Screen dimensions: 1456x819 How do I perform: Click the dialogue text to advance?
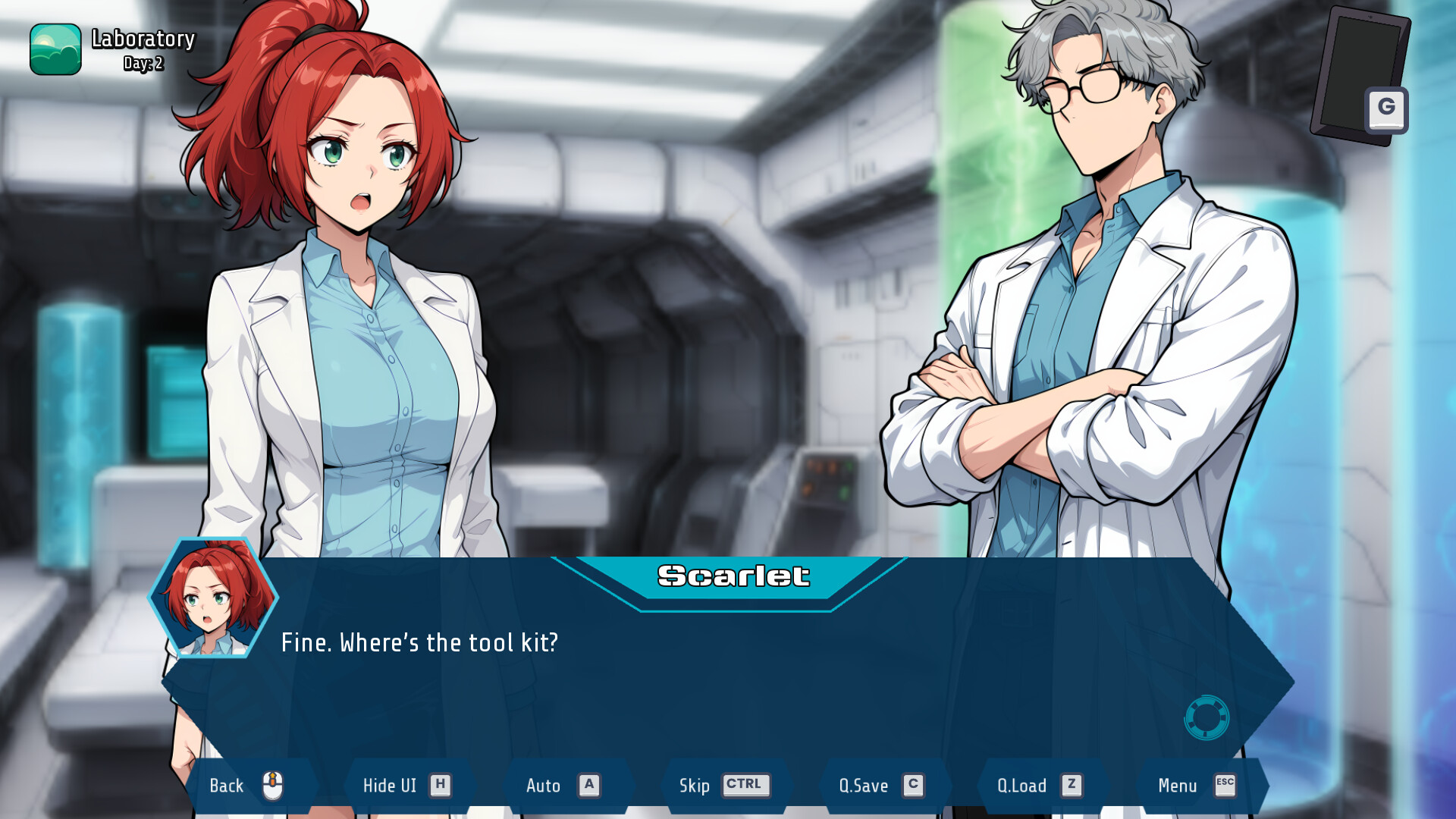pos(420,642)
